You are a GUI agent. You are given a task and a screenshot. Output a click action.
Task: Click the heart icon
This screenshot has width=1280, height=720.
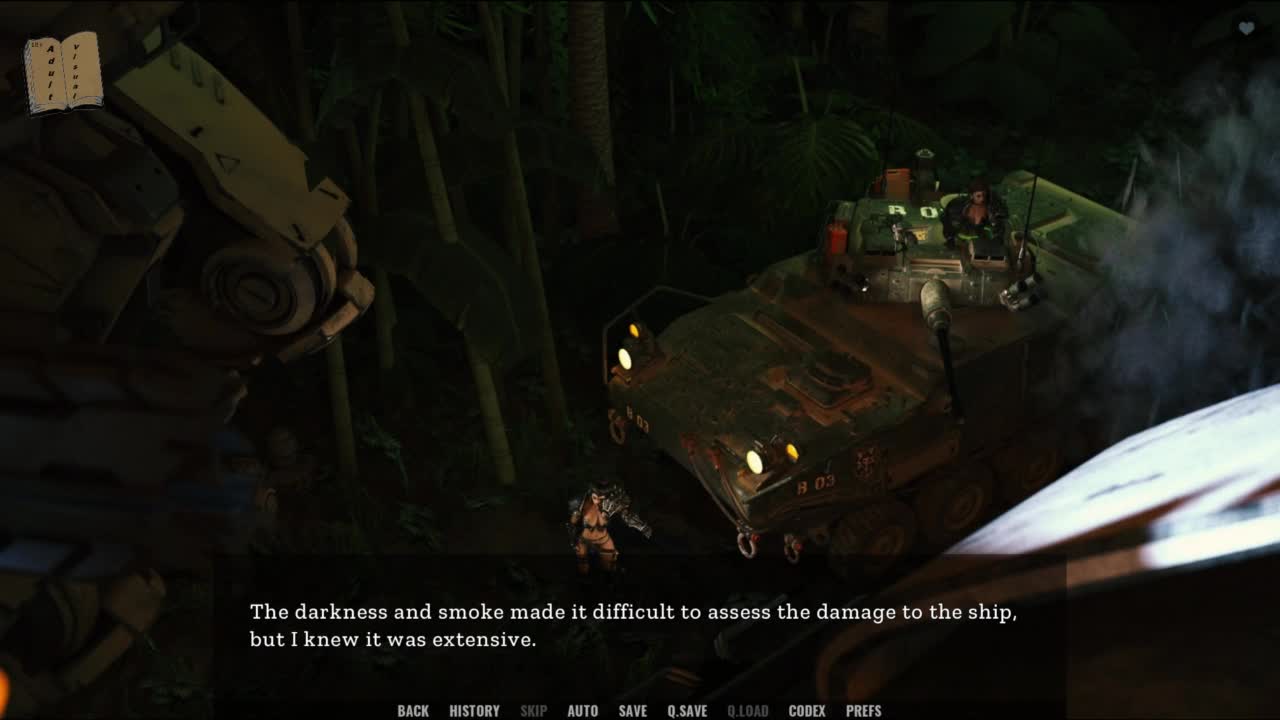click(1246, 29)
